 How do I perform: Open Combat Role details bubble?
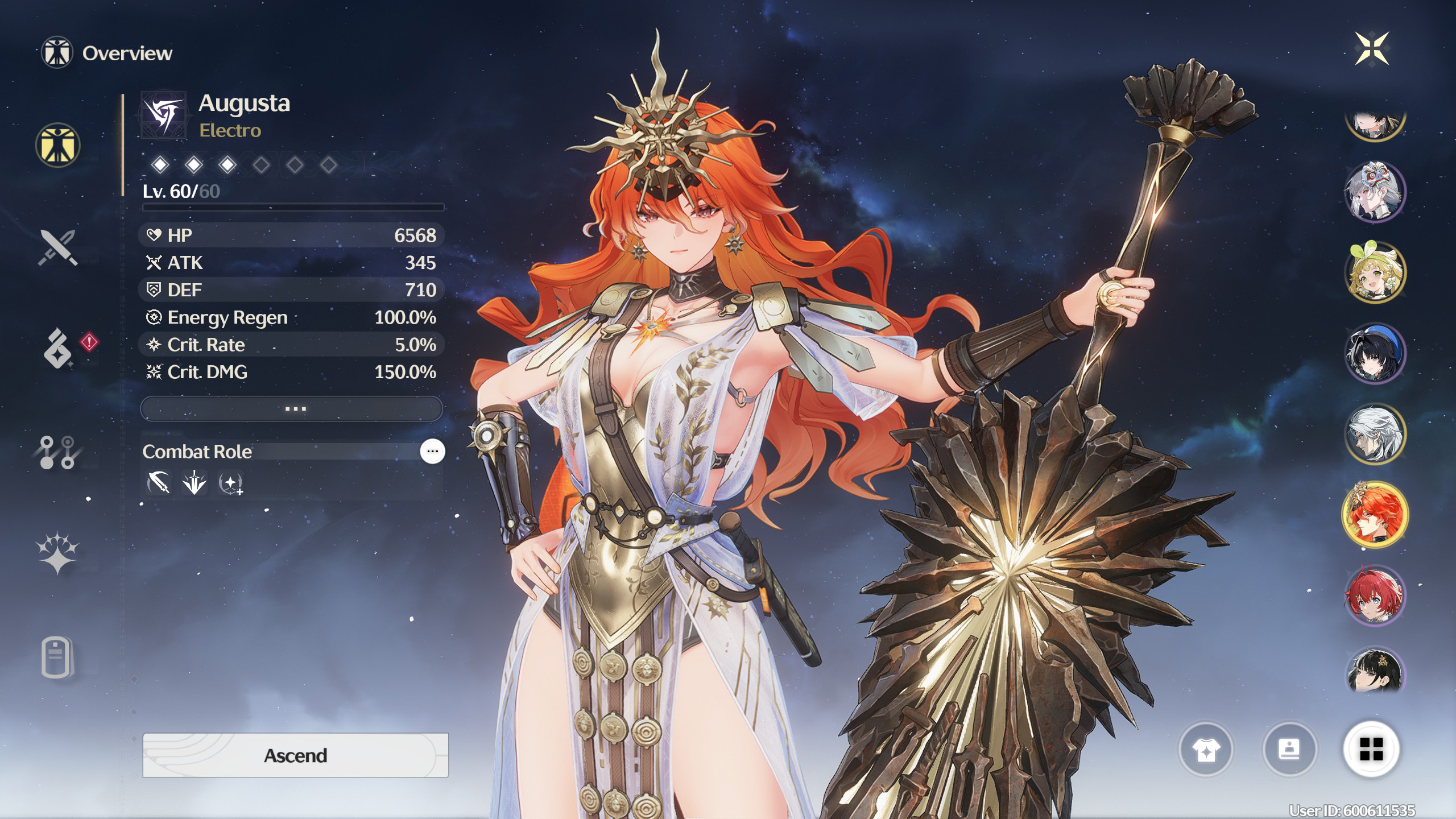click(432, 452)
